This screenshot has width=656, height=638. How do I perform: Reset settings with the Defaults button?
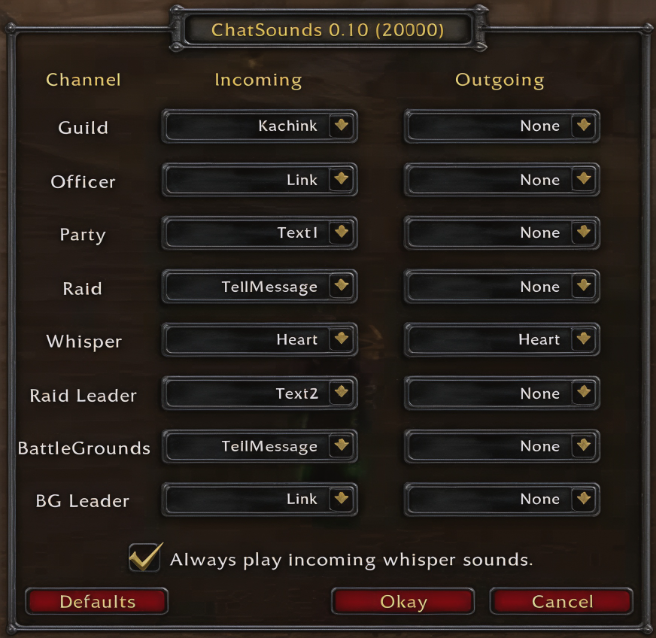[97, 602]
